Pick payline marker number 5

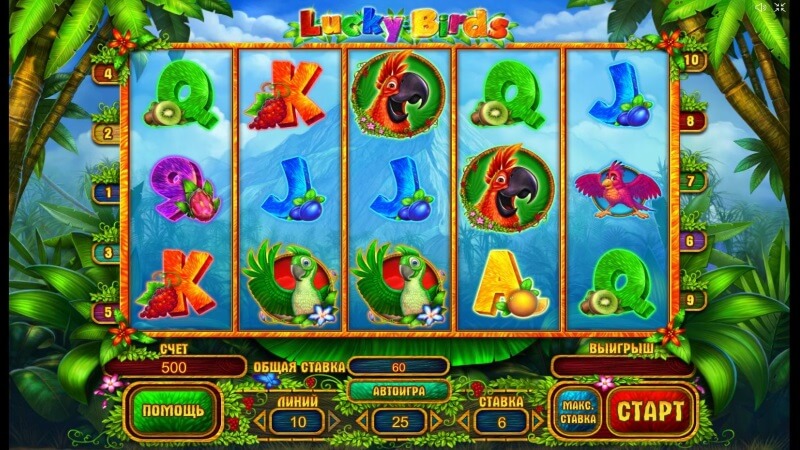(106, 312)
